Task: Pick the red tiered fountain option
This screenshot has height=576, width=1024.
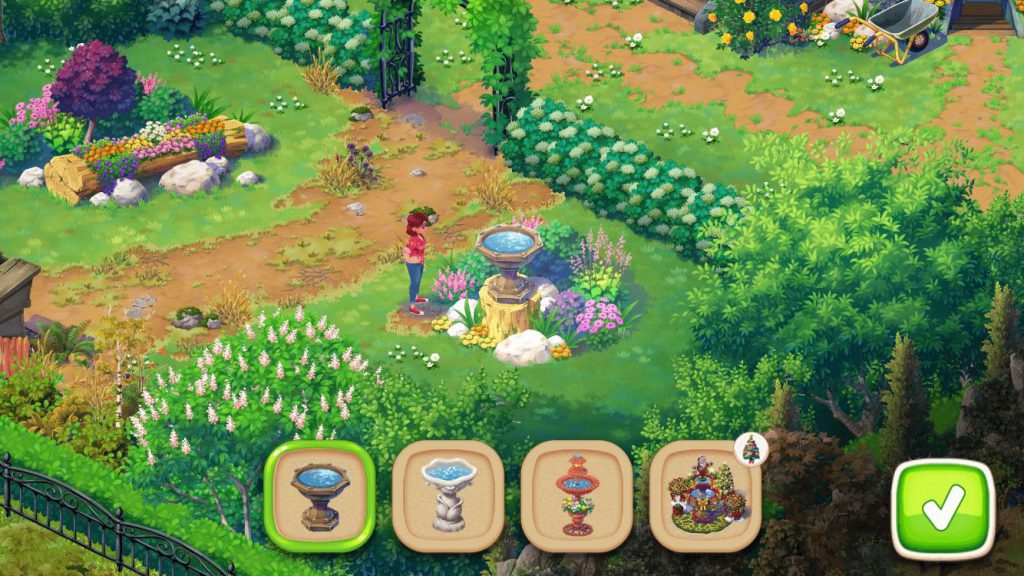Action: [576, 496]
